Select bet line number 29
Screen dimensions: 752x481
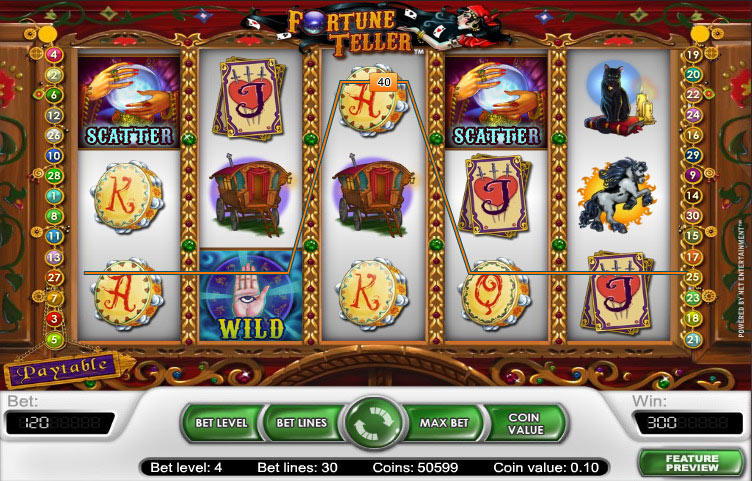pos(692,155)
